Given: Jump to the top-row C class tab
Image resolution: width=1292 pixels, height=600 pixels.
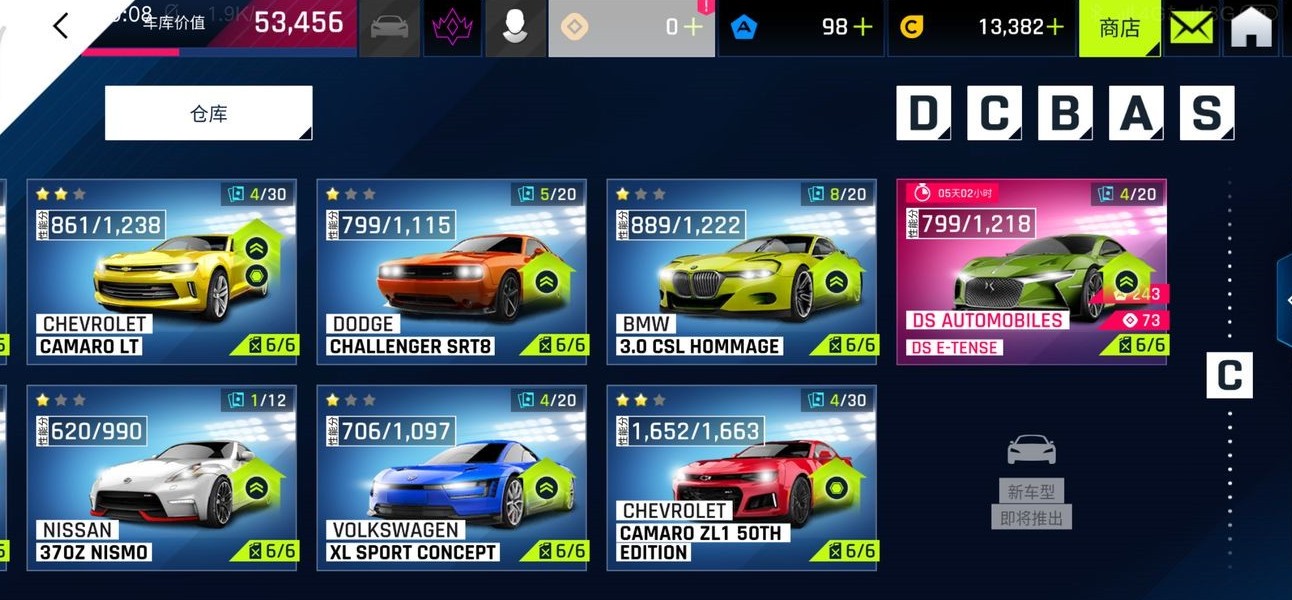Looking at the screenshot, I should coord(994,113).
